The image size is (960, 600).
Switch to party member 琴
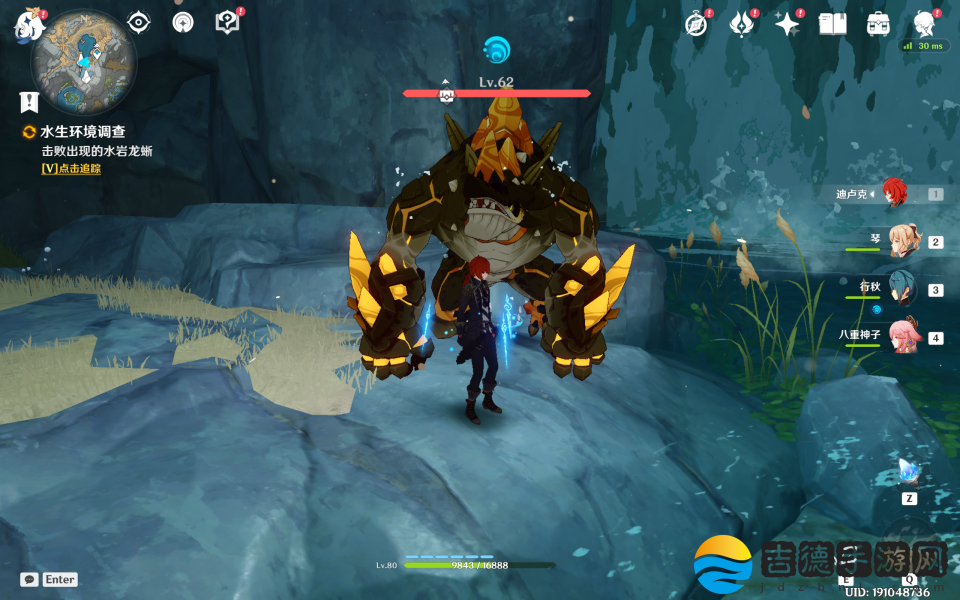pyautogui.click(x=902, y=242)
